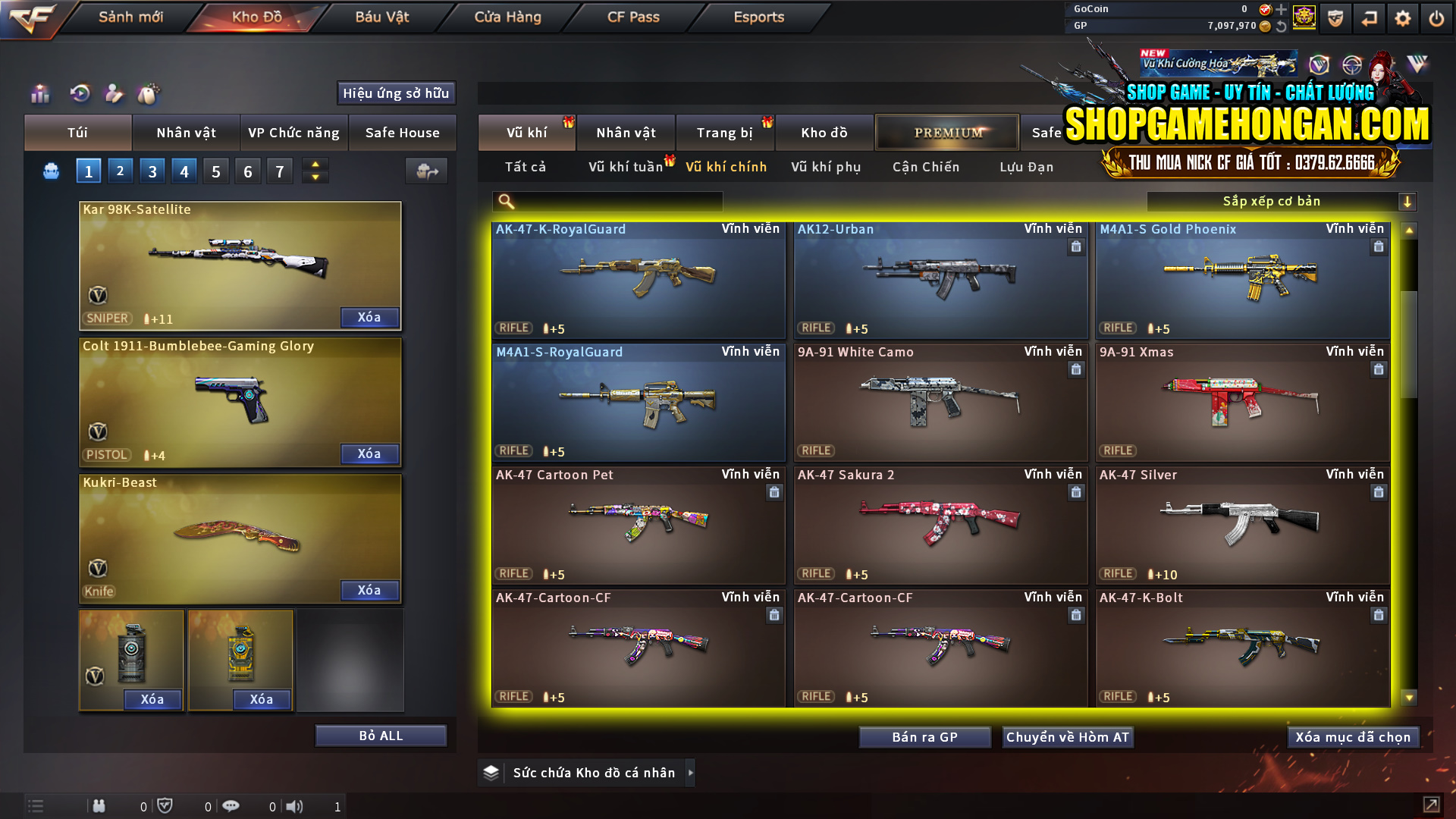Switch to the Cận Chiến weapon tab
The height and width of the screenshot is (819, 1456).
[925, 167]
